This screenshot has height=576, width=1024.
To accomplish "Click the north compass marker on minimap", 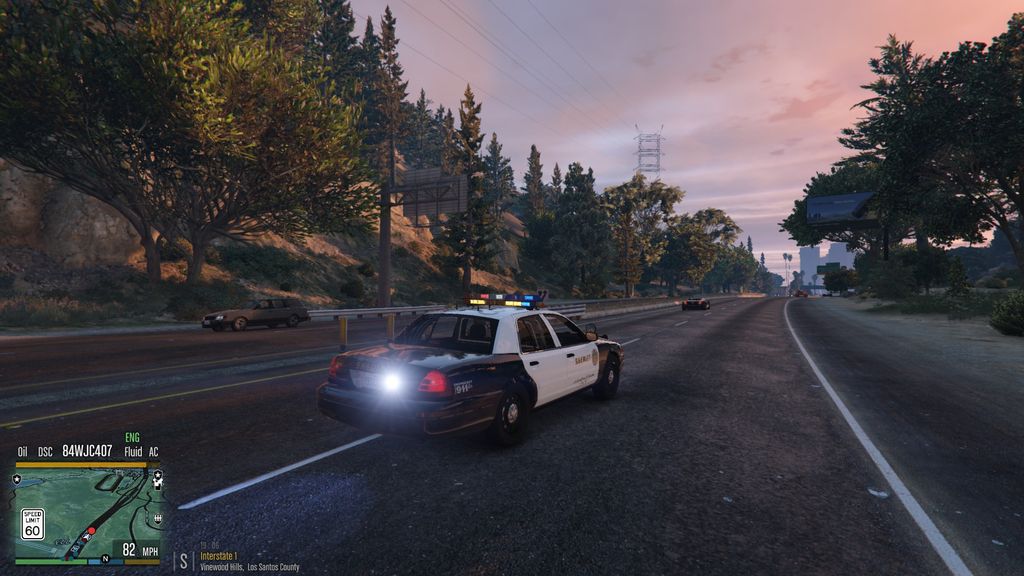I will point(105,558).
